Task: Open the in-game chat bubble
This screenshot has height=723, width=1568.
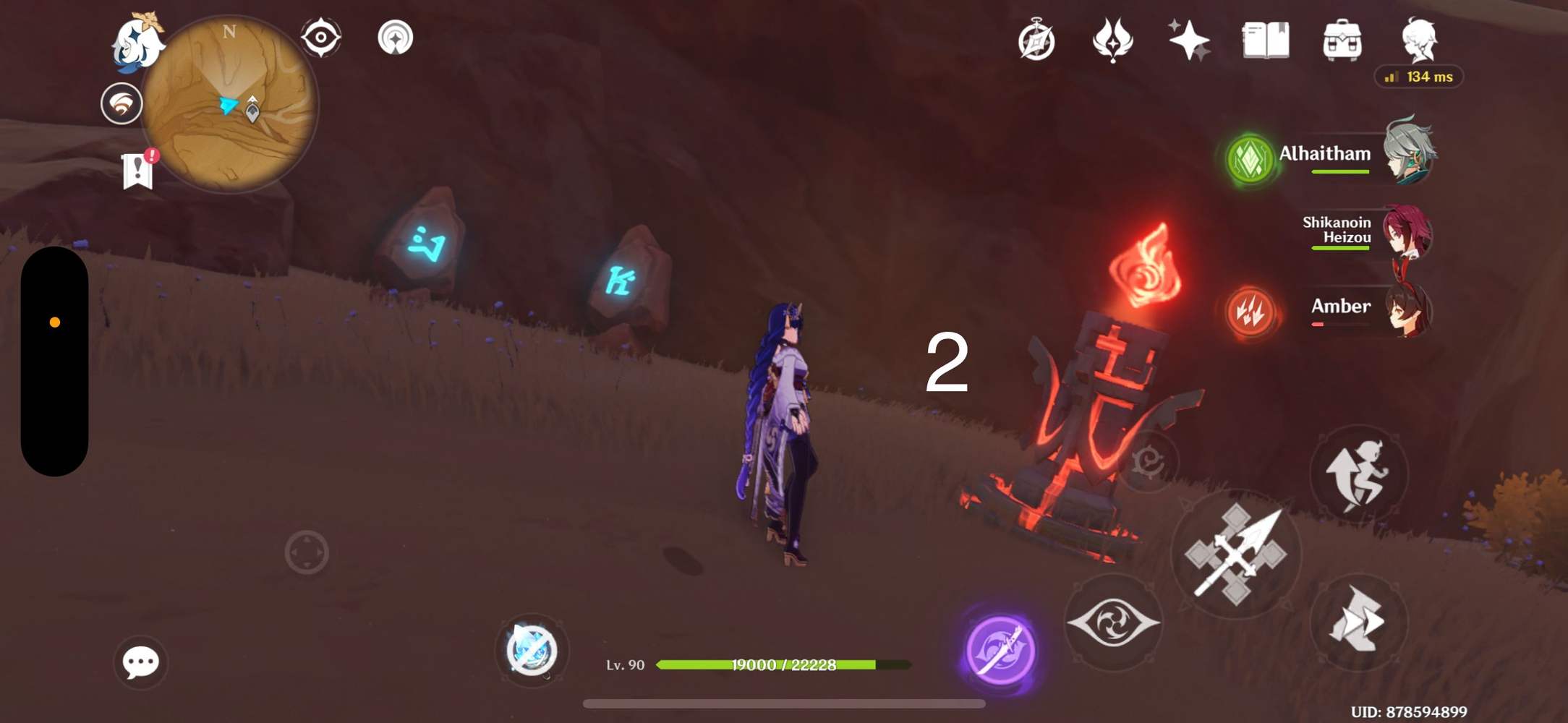Action: 142,662
